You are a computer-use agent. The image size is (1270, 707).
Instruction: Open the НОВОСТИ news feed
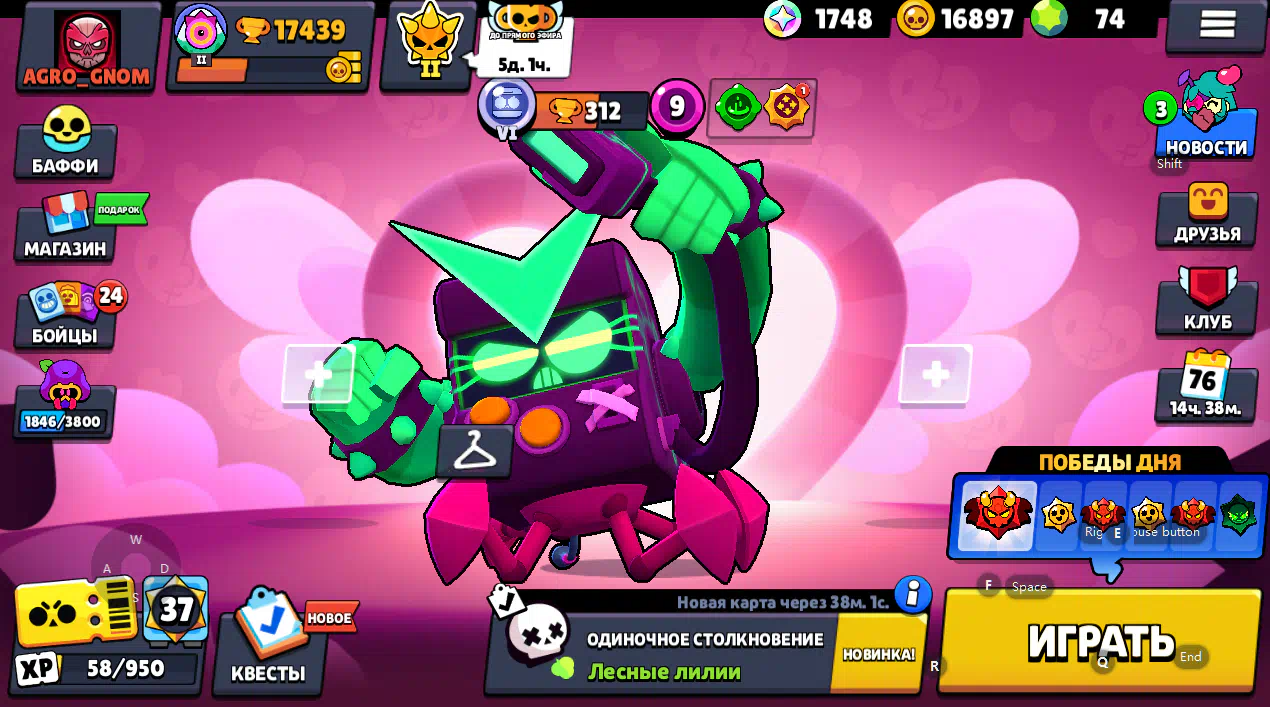[1205, 125]
